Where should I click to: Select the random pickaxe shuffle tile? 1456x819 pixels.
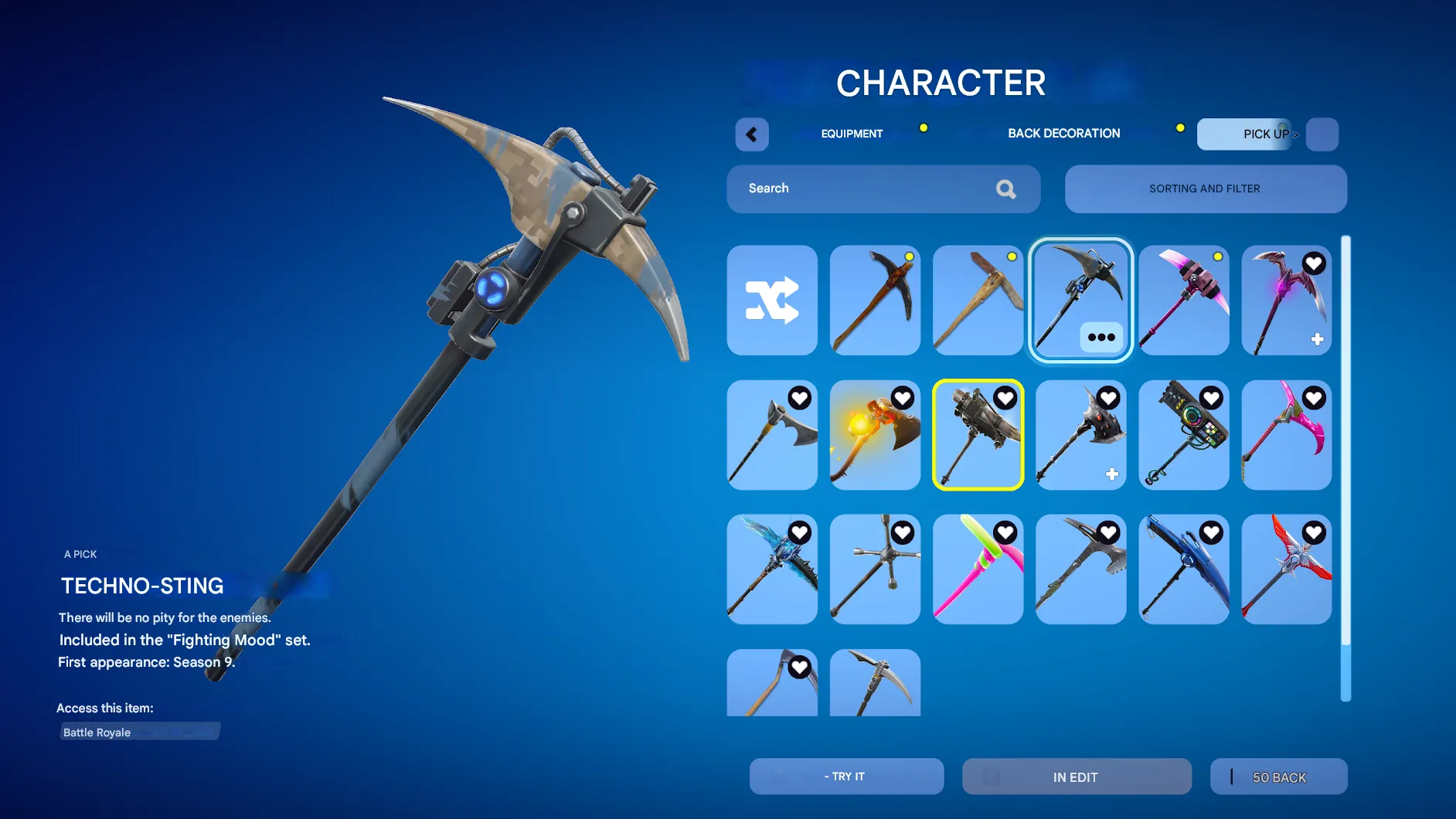click(772, 301)
